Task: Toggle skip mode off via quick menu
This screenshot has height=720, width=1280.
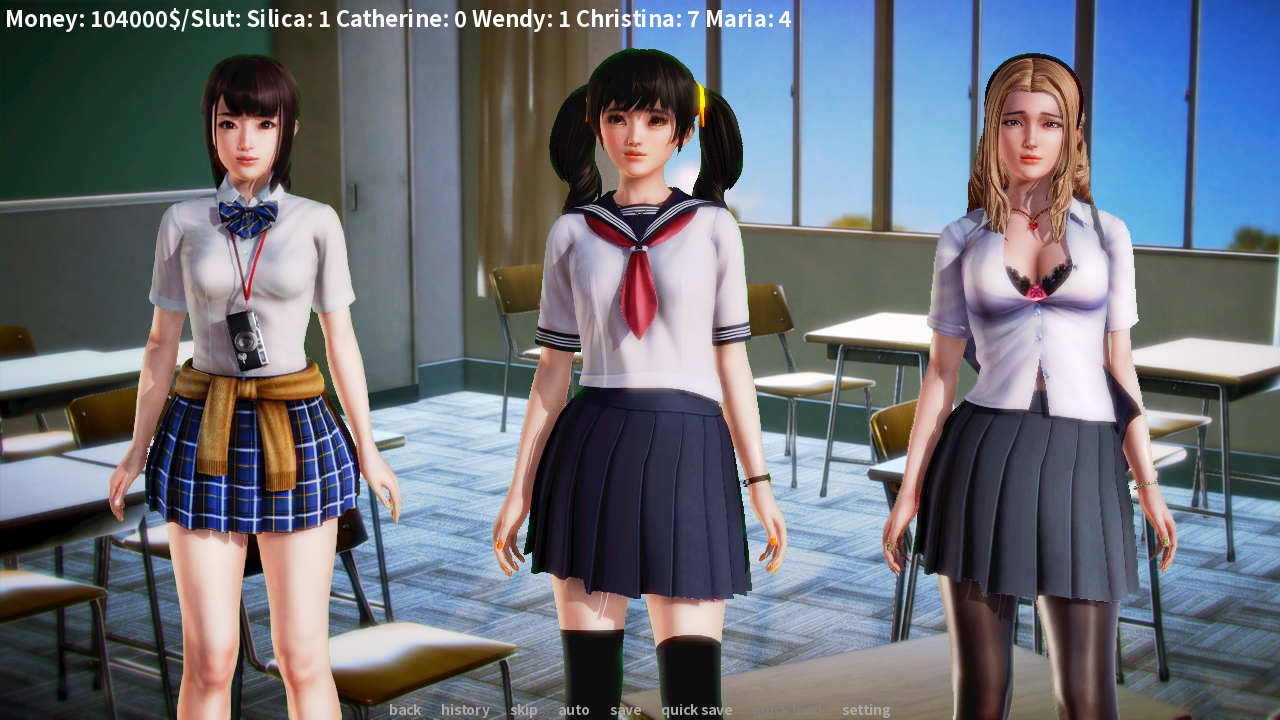Action: (522, 709)
